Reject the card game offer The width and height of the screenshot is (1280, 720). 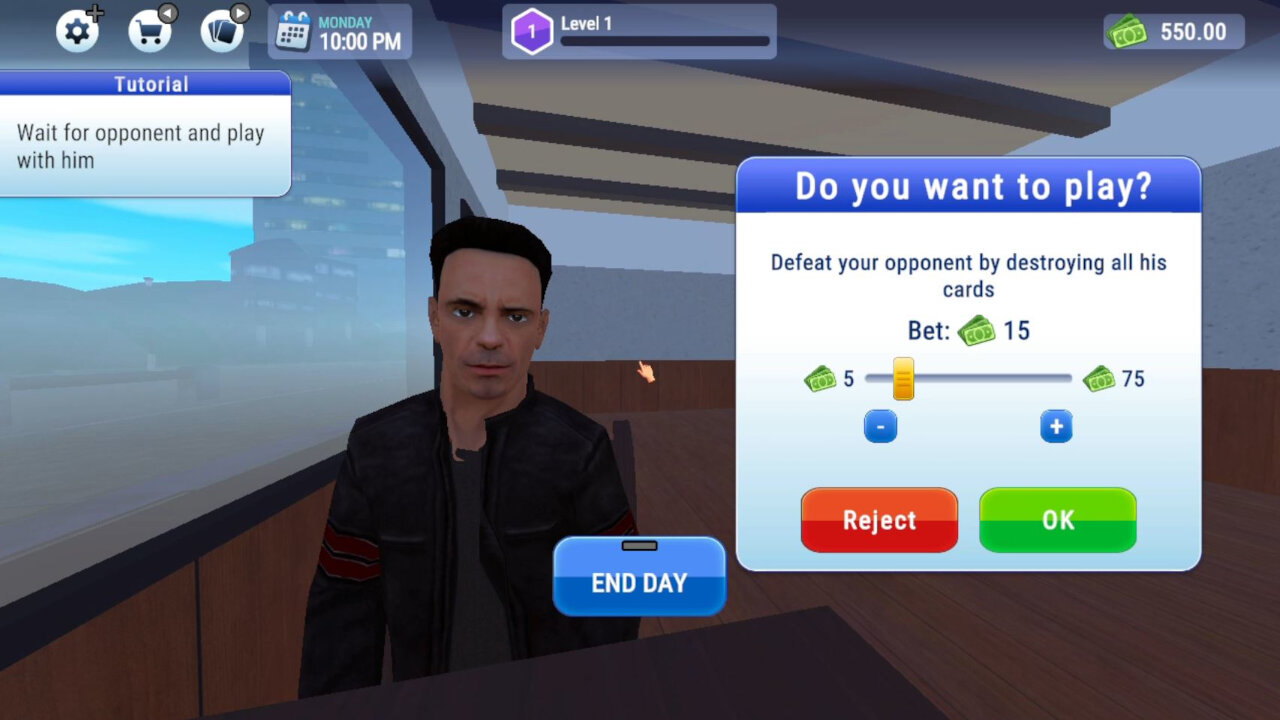(879, 519)
